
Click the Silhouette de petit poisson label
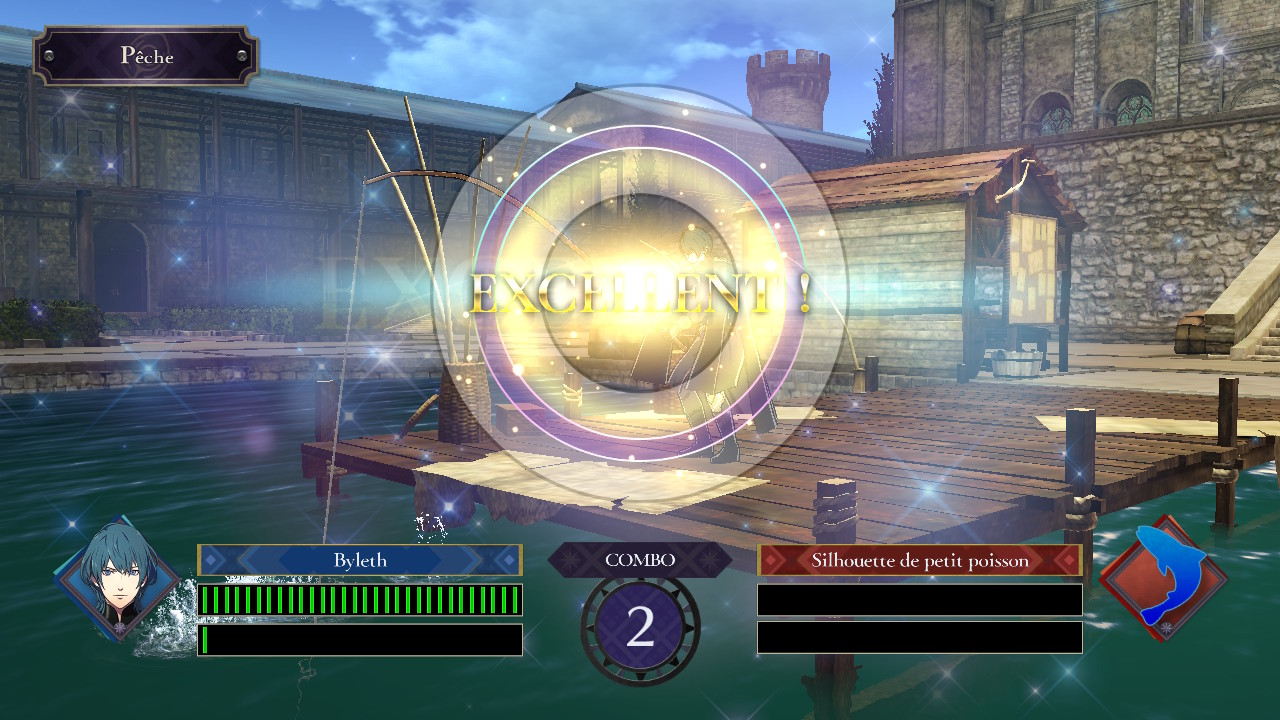pyautogui.click(x=920, y=560)
